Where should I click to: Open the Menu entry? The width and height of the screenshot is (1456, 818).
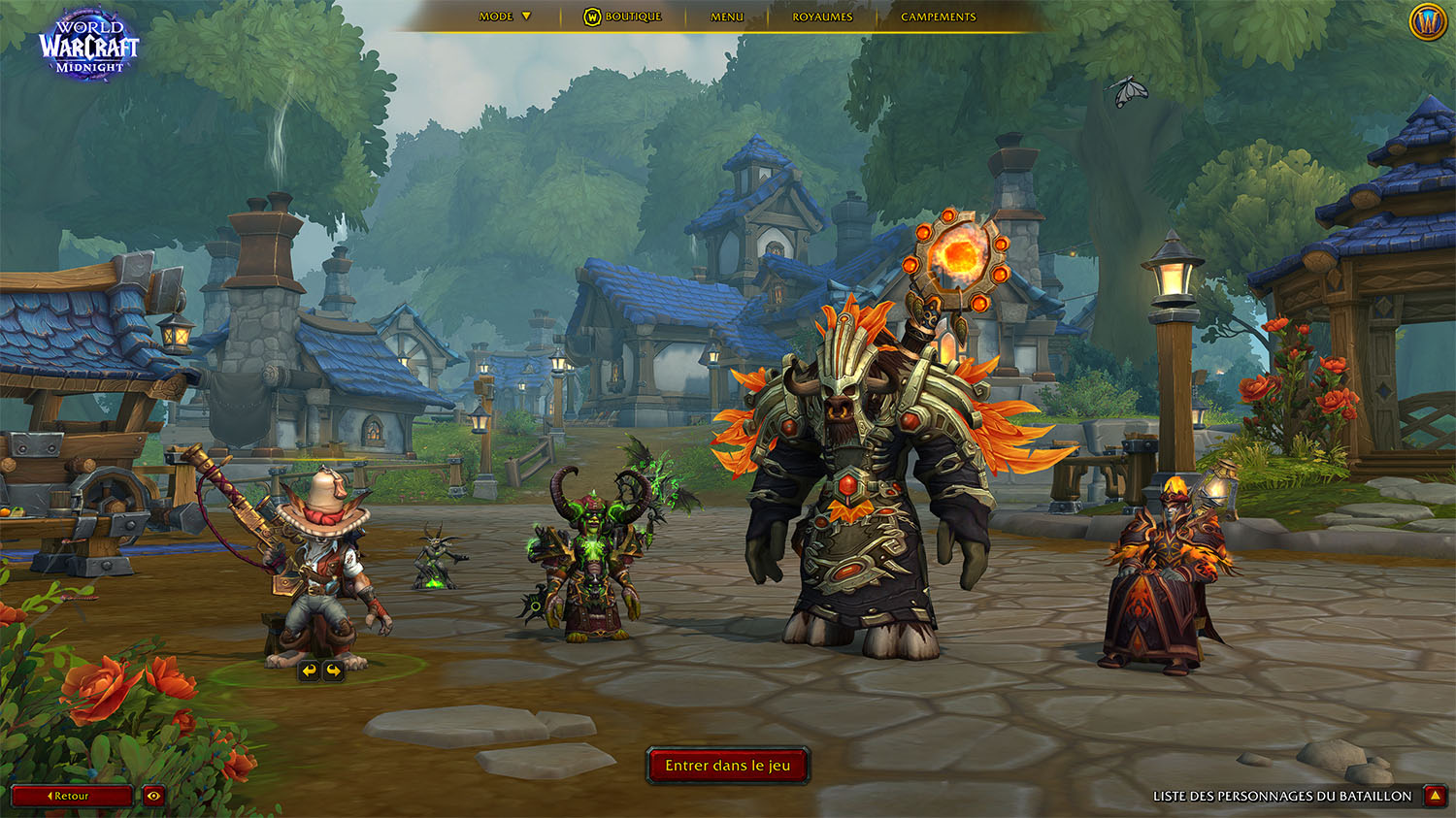point(727,16)
